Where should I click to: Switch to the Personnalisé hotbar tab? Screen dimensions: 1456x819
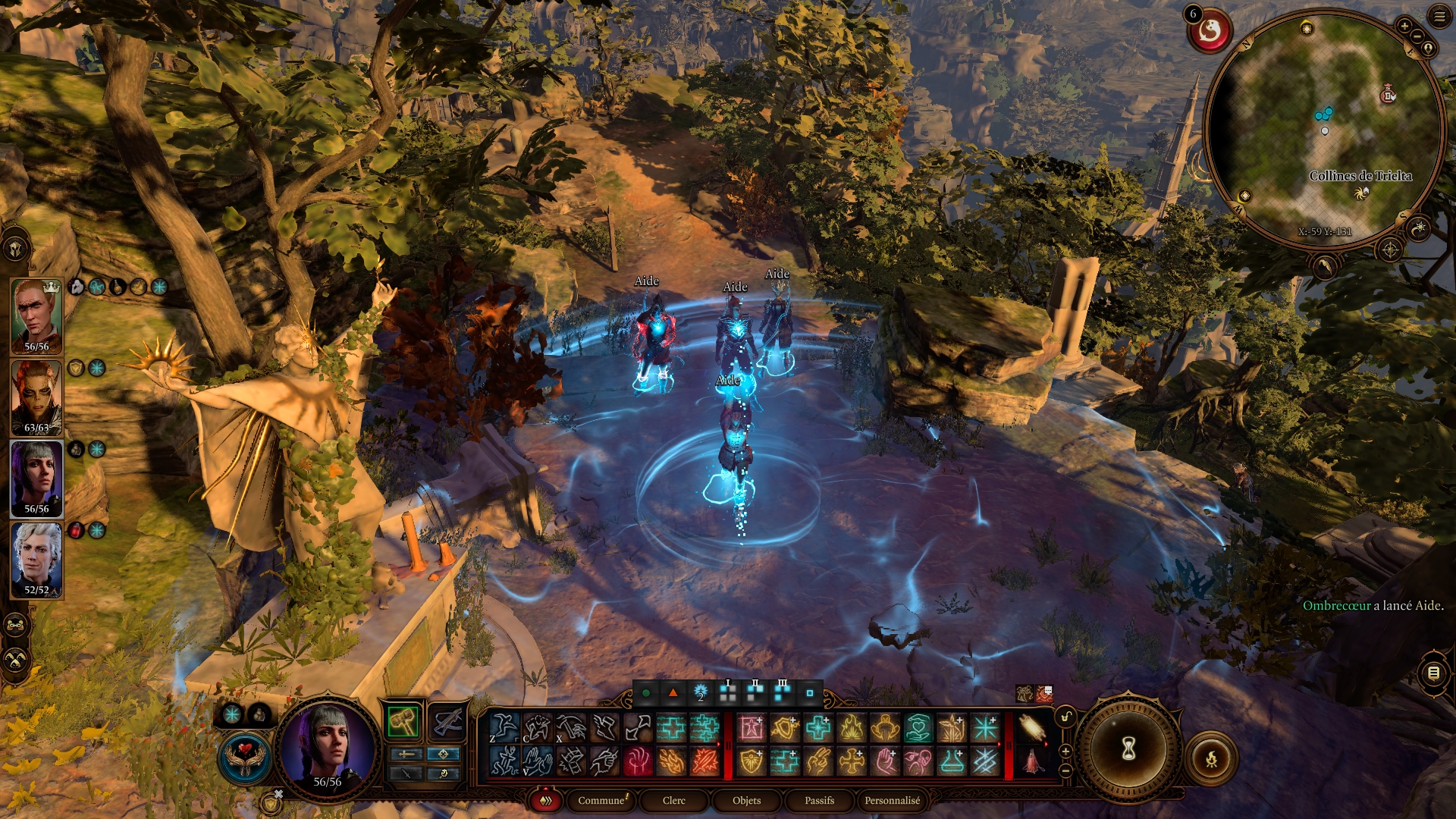pos(892,800)
